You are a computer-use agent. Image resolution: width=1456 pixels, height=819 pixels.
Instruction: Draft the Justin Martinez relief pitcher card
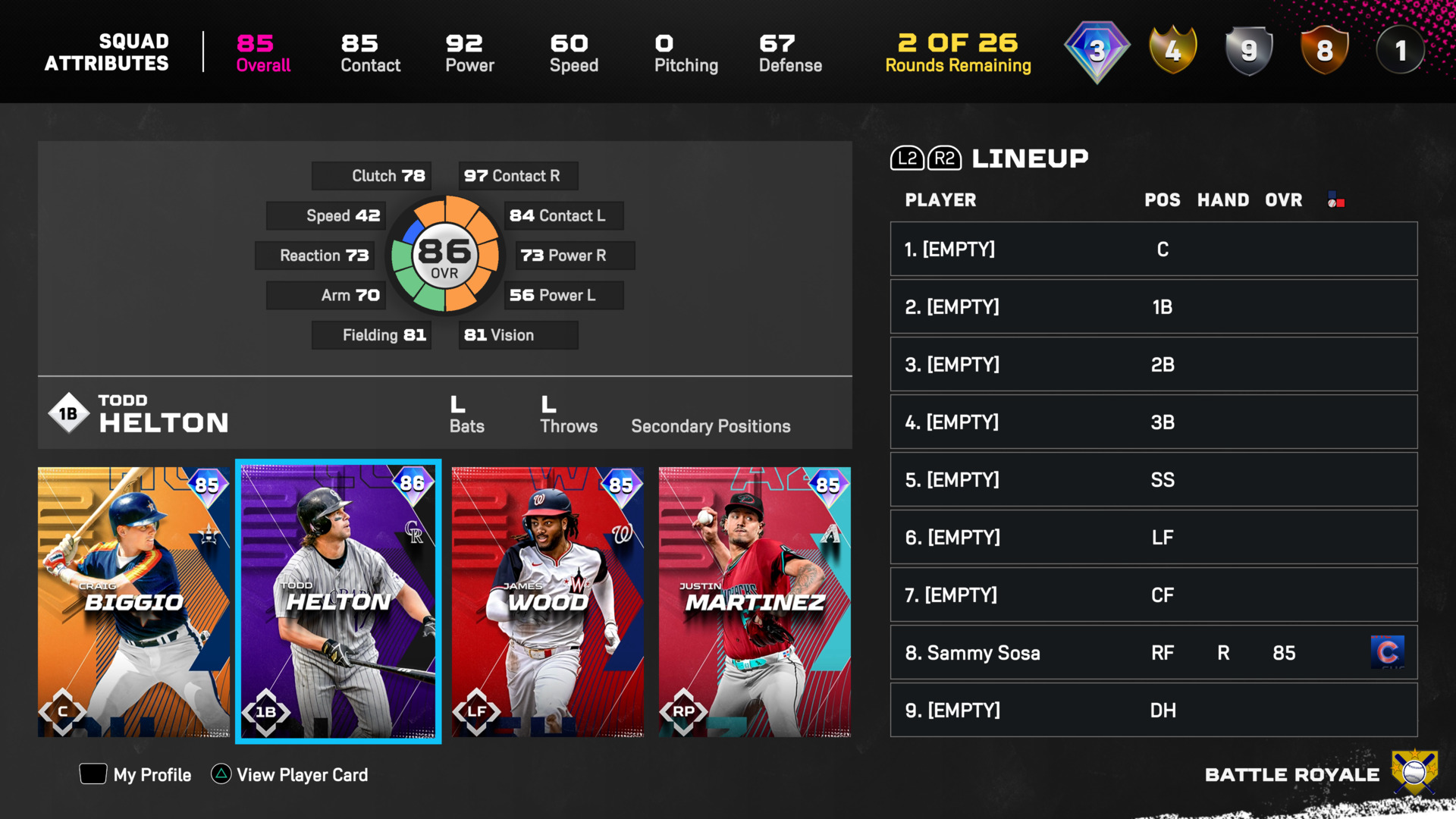click(x=755, y=601)
